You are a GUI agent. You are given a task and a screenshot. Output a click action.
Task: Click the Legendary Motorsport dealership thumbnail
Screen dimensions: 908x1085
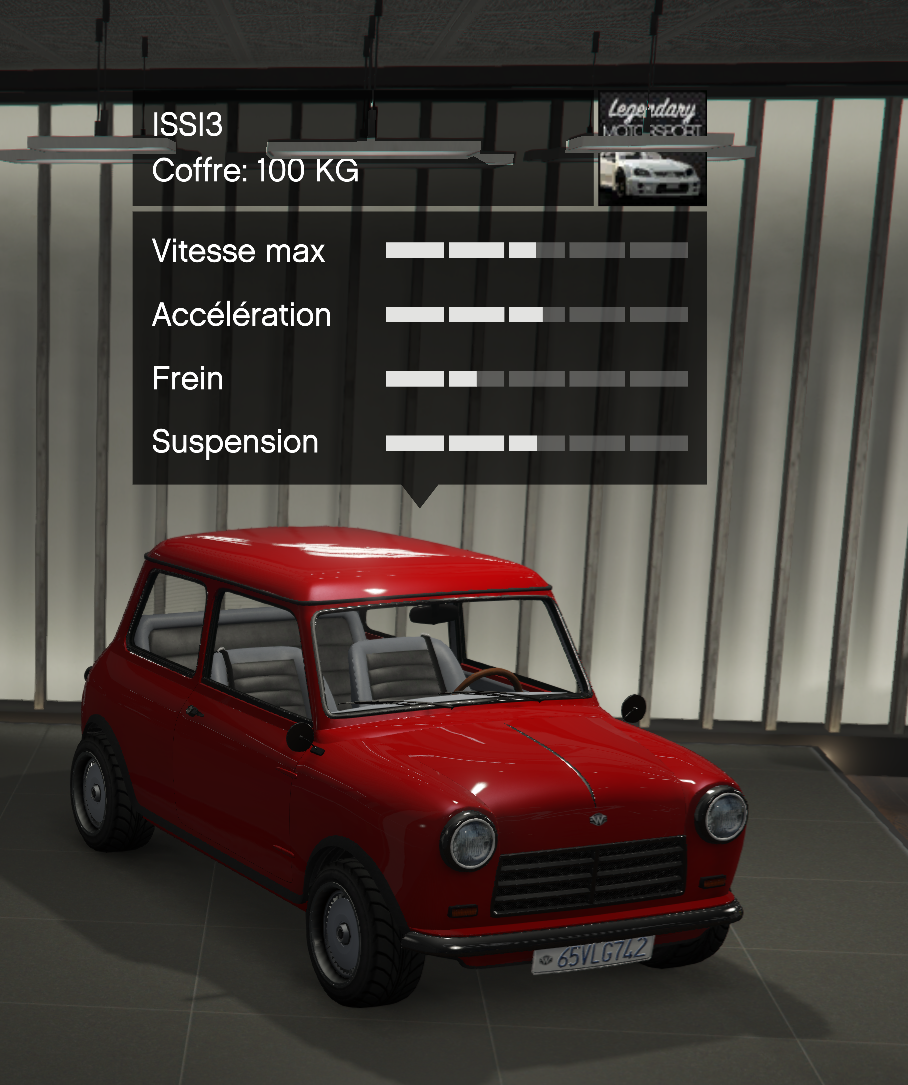pyautogui.click(x=652, y=149)
